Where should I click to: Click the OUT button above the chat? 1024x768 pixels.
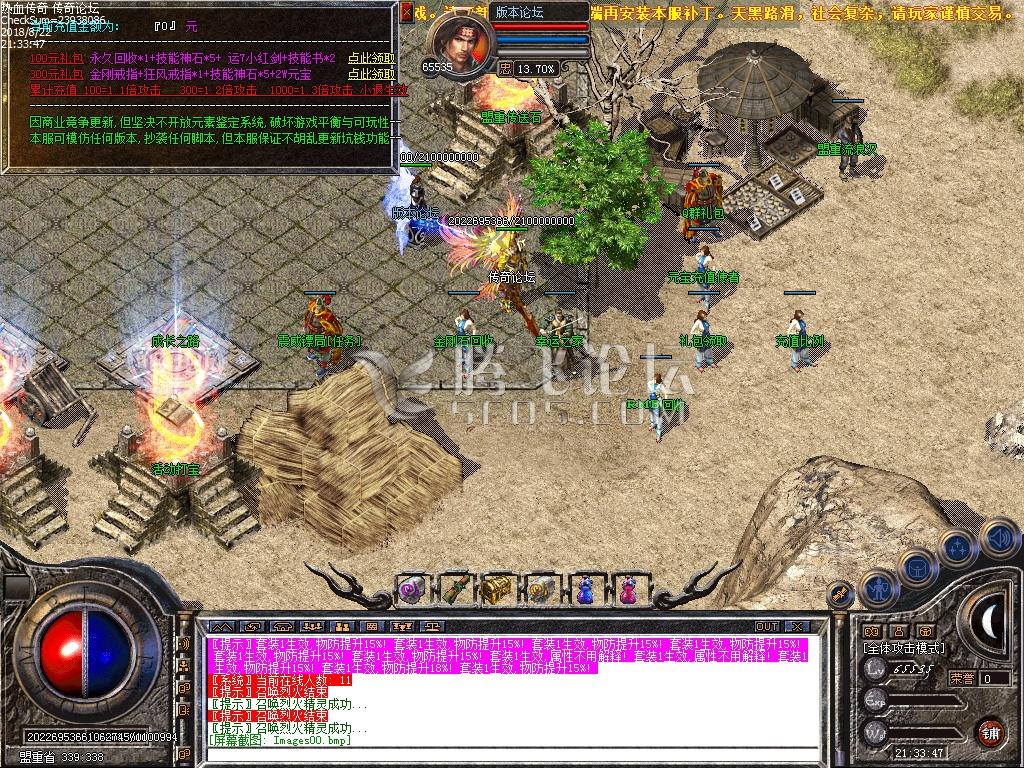(x=767, y=626)
